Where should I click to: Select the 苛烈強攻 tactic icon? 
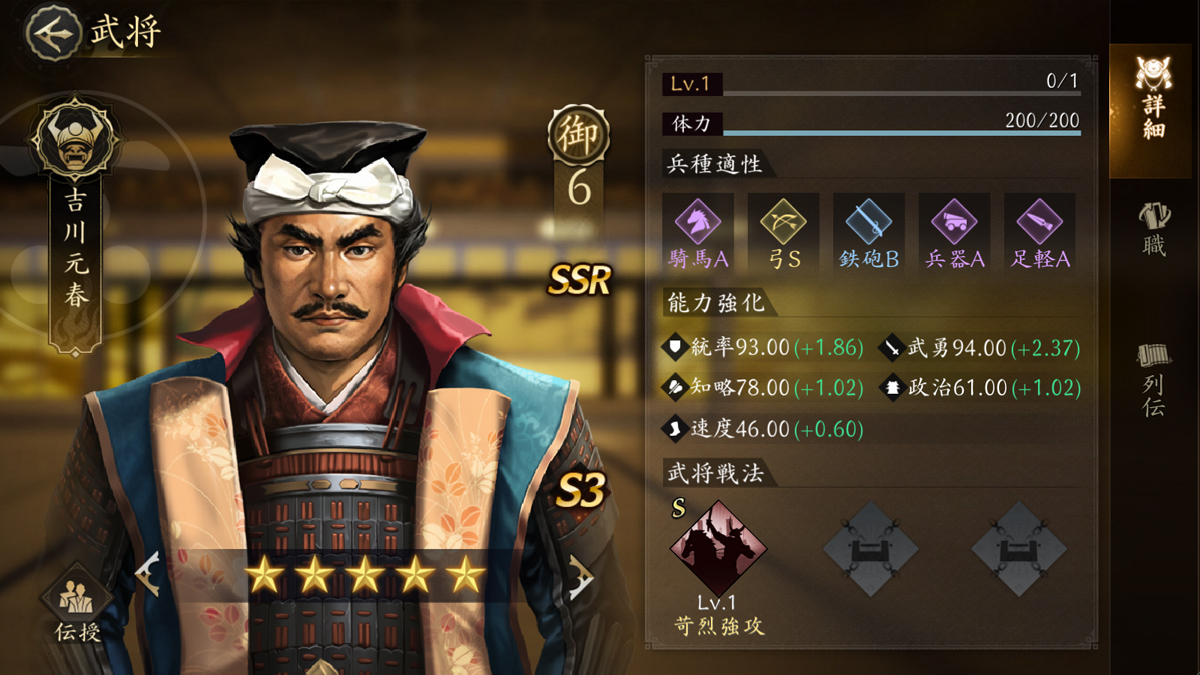tap(718, 548)
